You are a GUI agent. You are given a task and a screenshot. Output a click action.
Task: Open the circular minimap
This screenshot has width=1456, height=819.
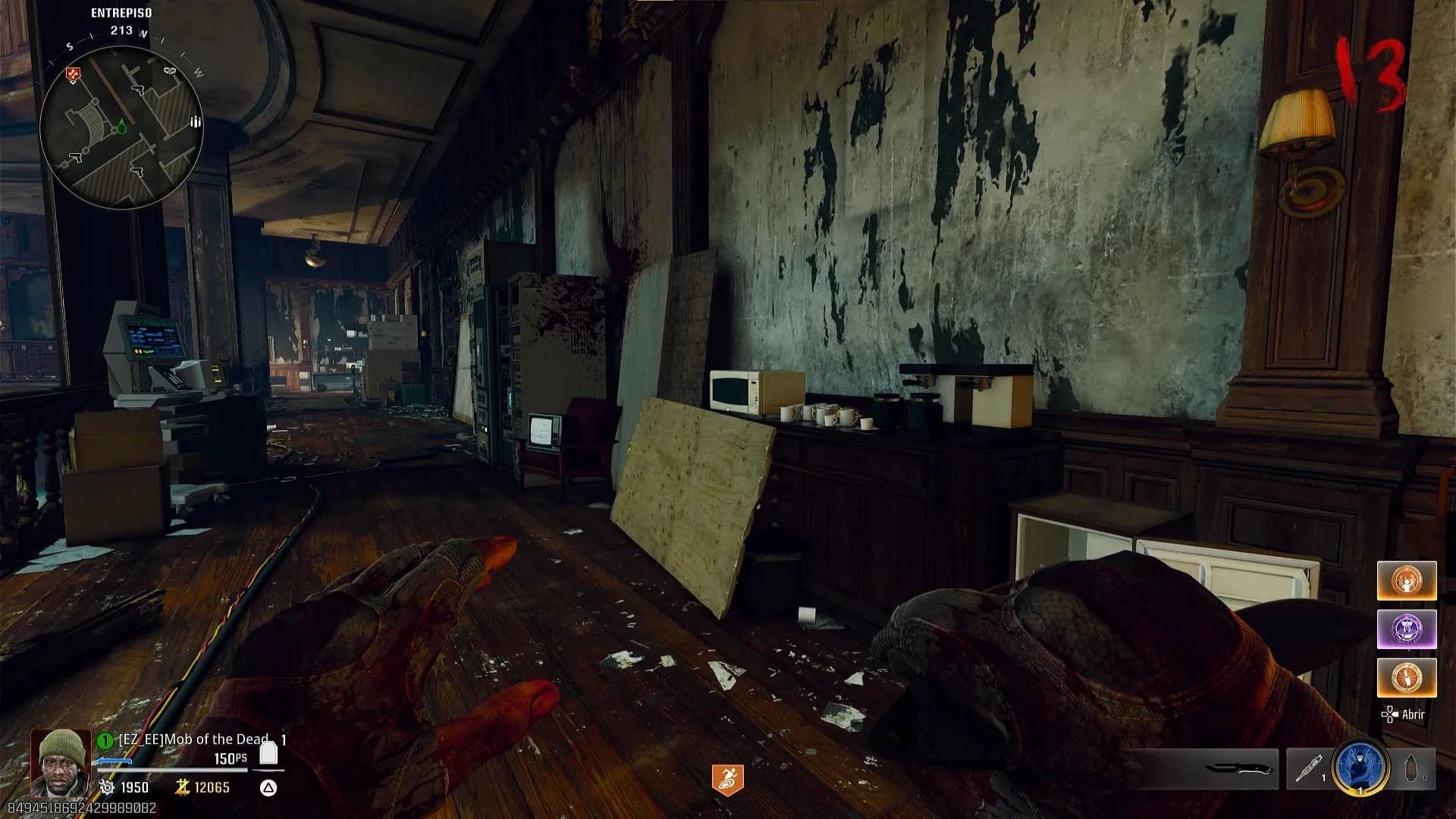pos(121,127)
